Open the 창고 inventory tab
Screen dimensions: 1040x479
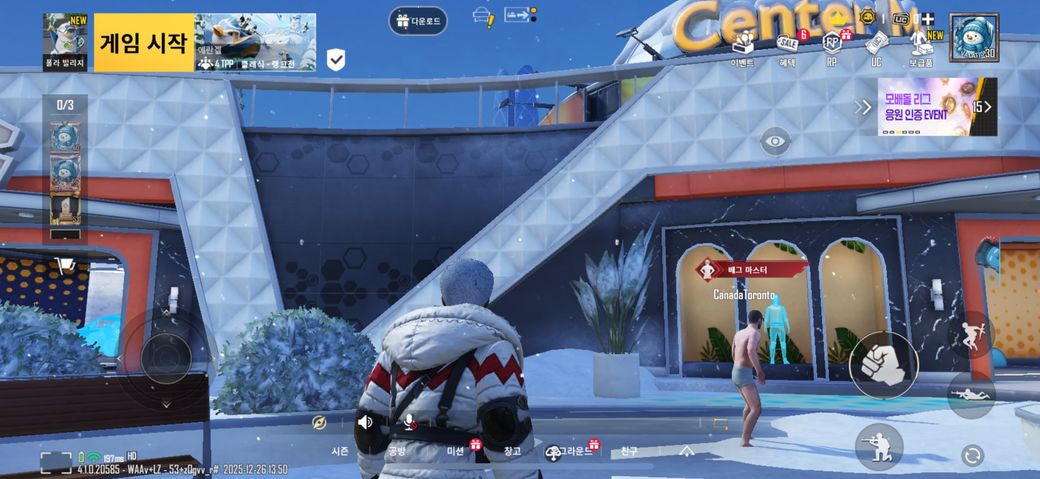(x=513, y=451)
